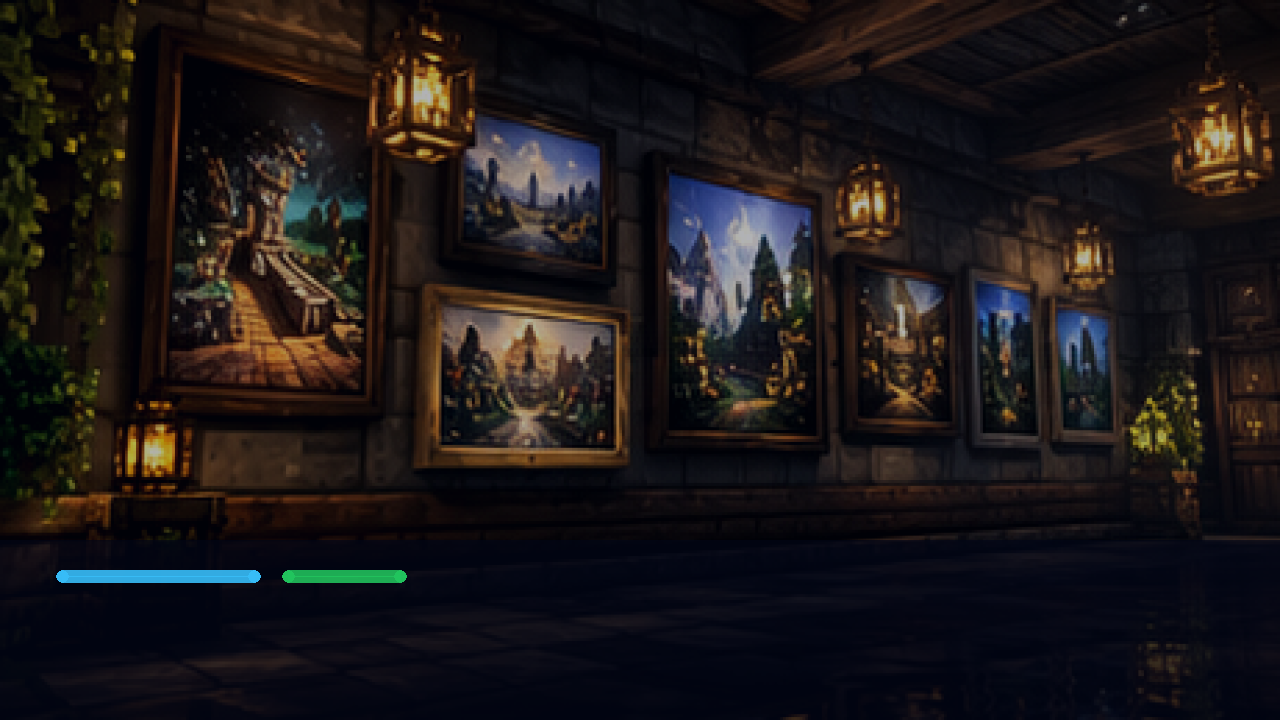Image resolution: width=1280 pixels, height=720 pixels.
Task: Click the blue progress bar at the bottom
Action: 158,576
